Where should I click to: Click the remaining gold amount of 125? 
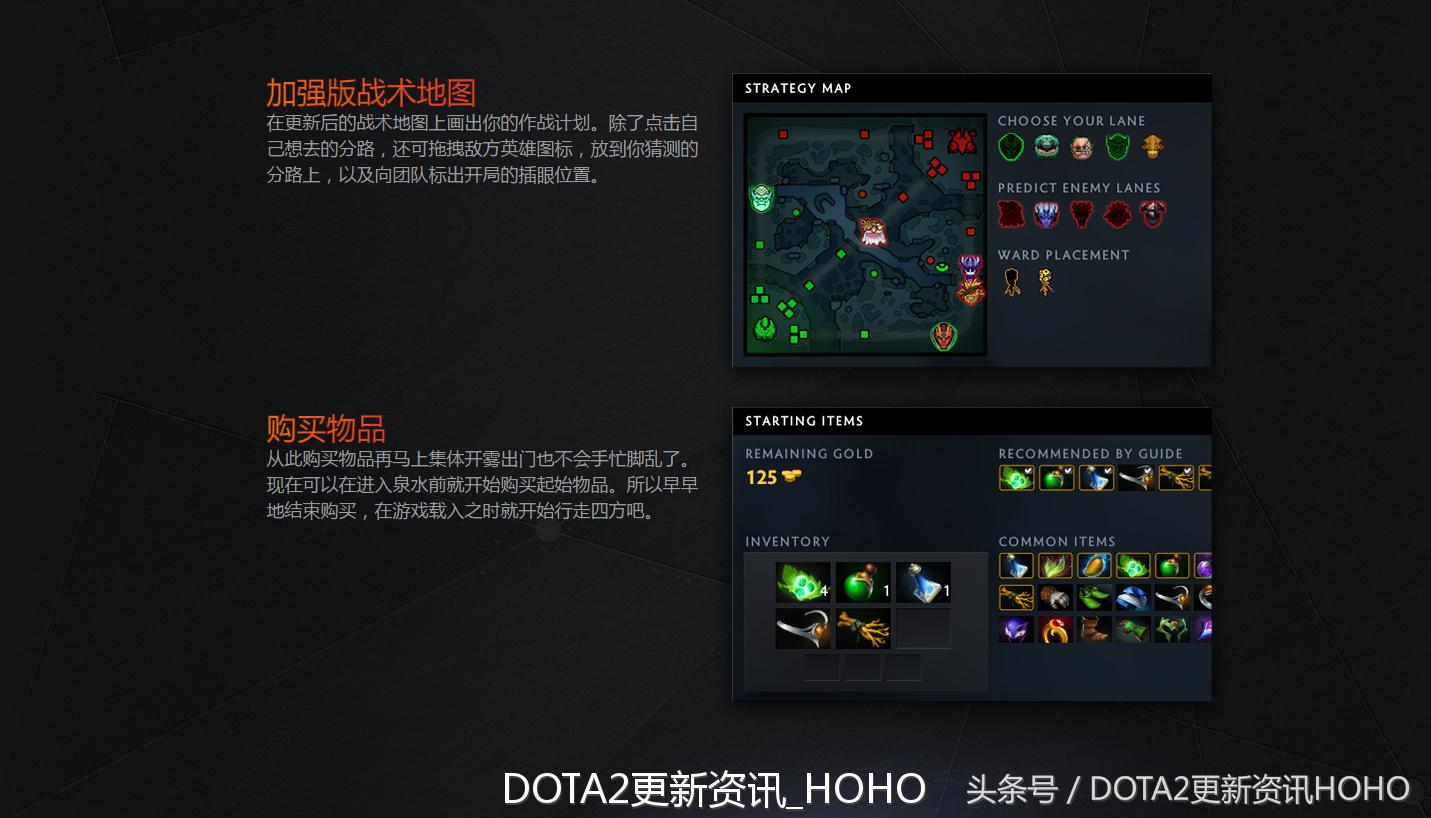pyautogui.click(x=761, y=477)
